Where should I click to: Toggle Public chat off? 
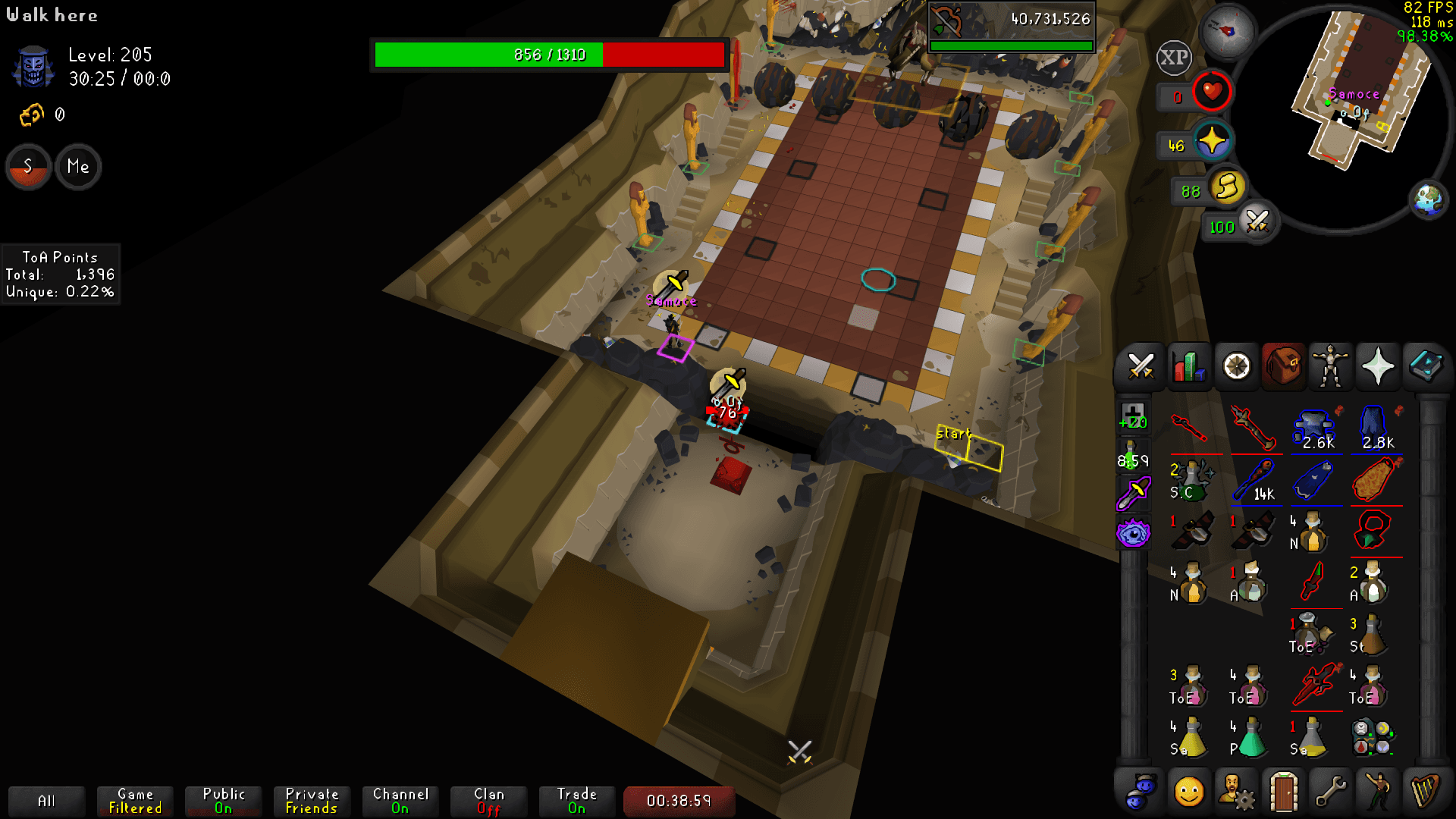pyautogui.click(x=223, y=800)
